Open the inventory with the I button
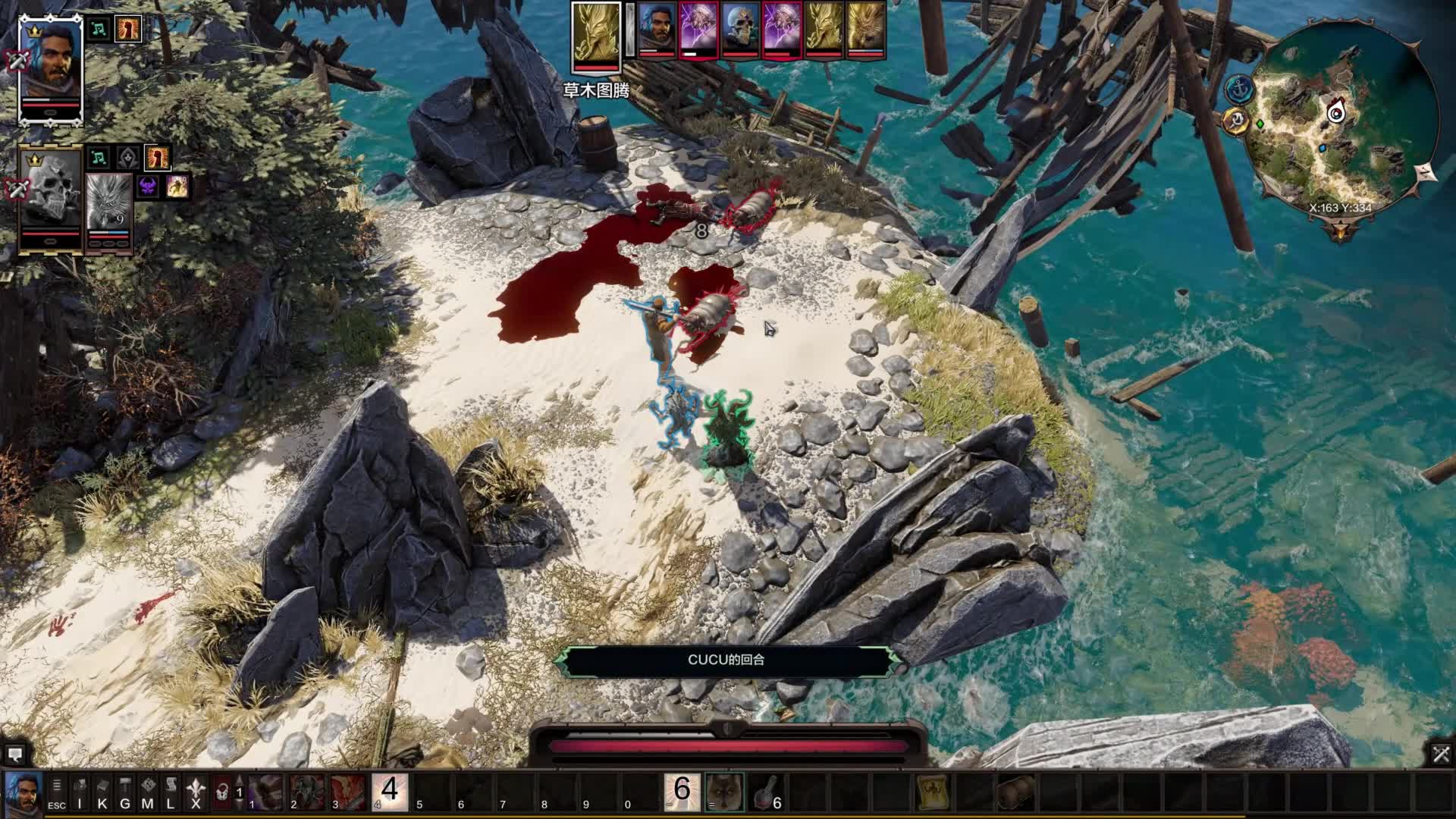The height and width of the screenshot is (819, 1456). 80,792
